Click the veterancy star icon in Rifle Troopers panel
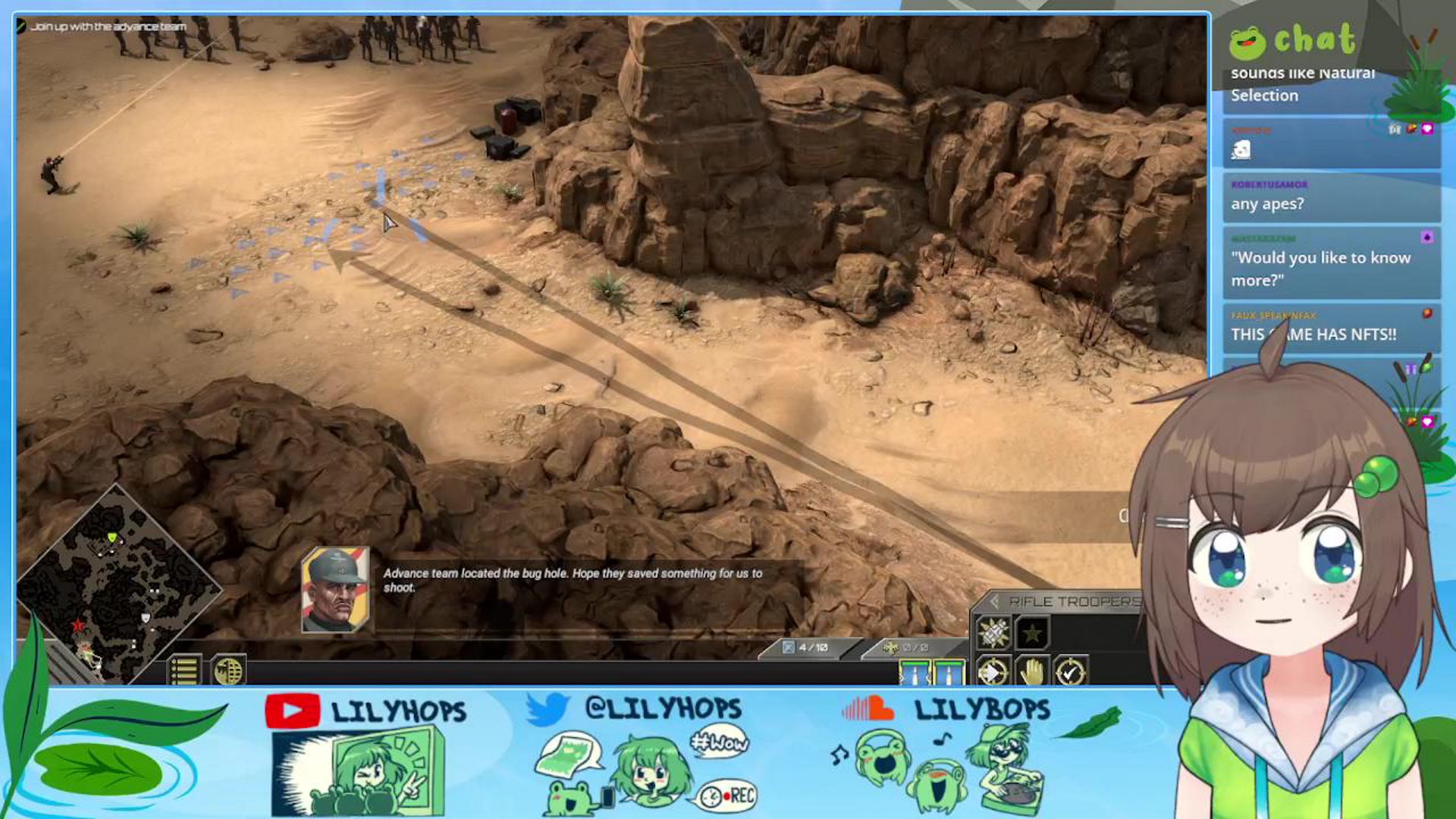 (x=1030, y=633)
